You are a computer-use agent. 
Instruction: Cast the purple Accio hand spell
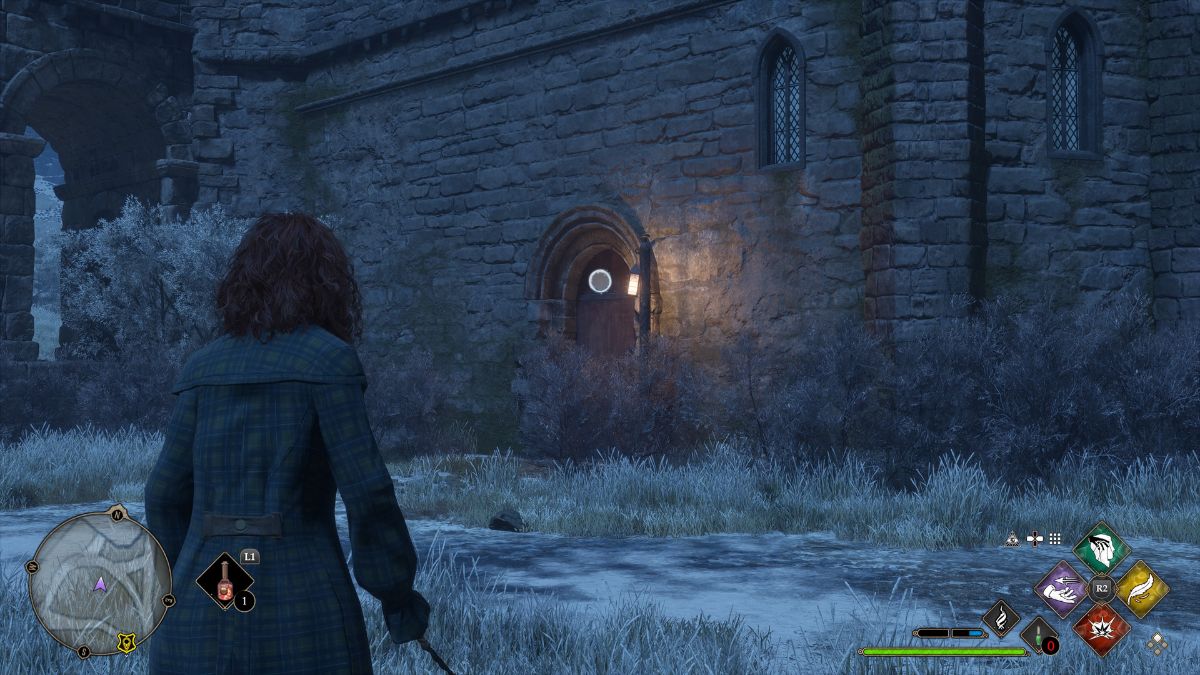(x=1061, y=589)
